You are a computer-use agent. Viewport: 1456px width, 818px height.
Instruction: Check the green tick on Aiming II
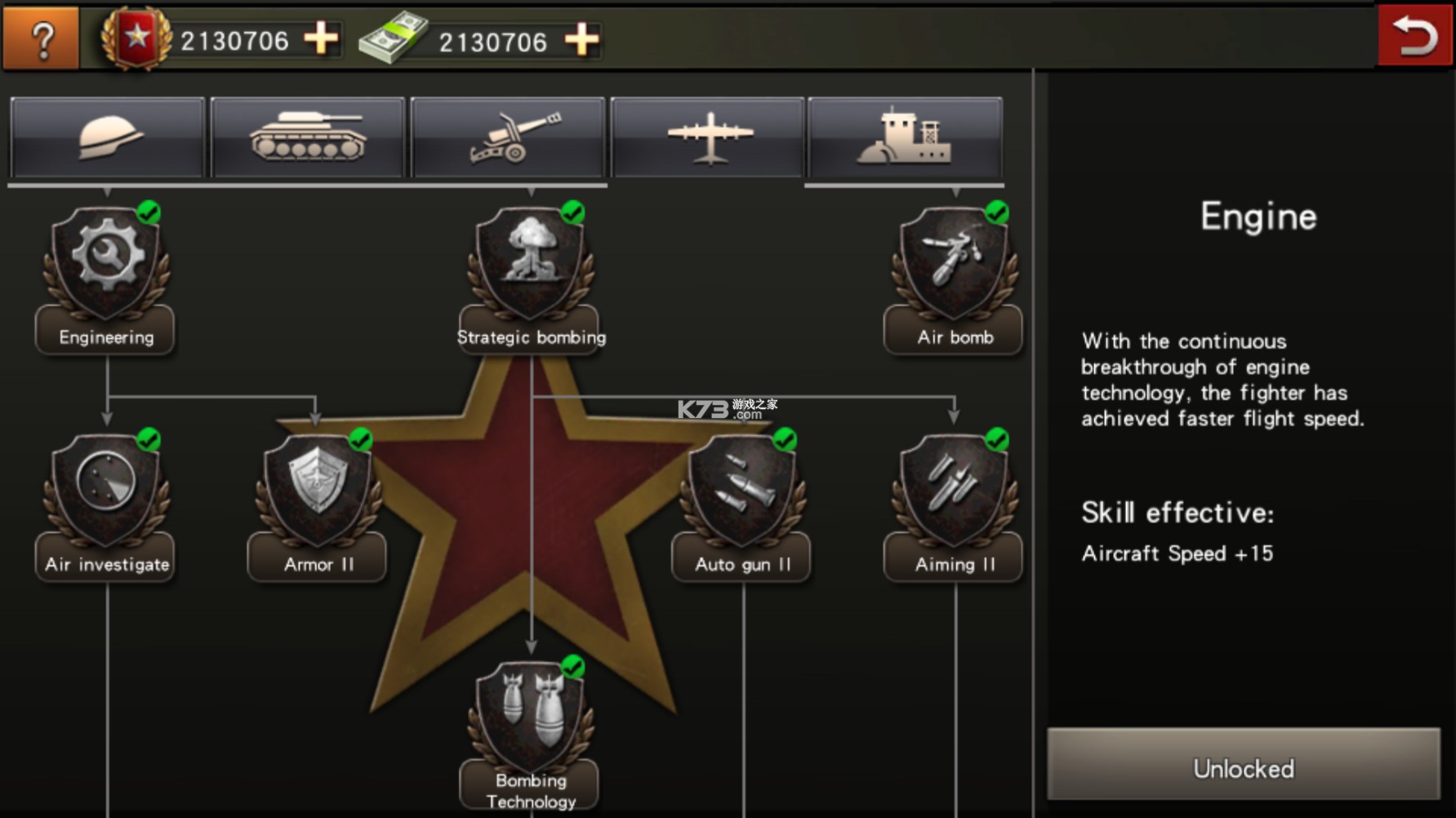click(997, 440)
